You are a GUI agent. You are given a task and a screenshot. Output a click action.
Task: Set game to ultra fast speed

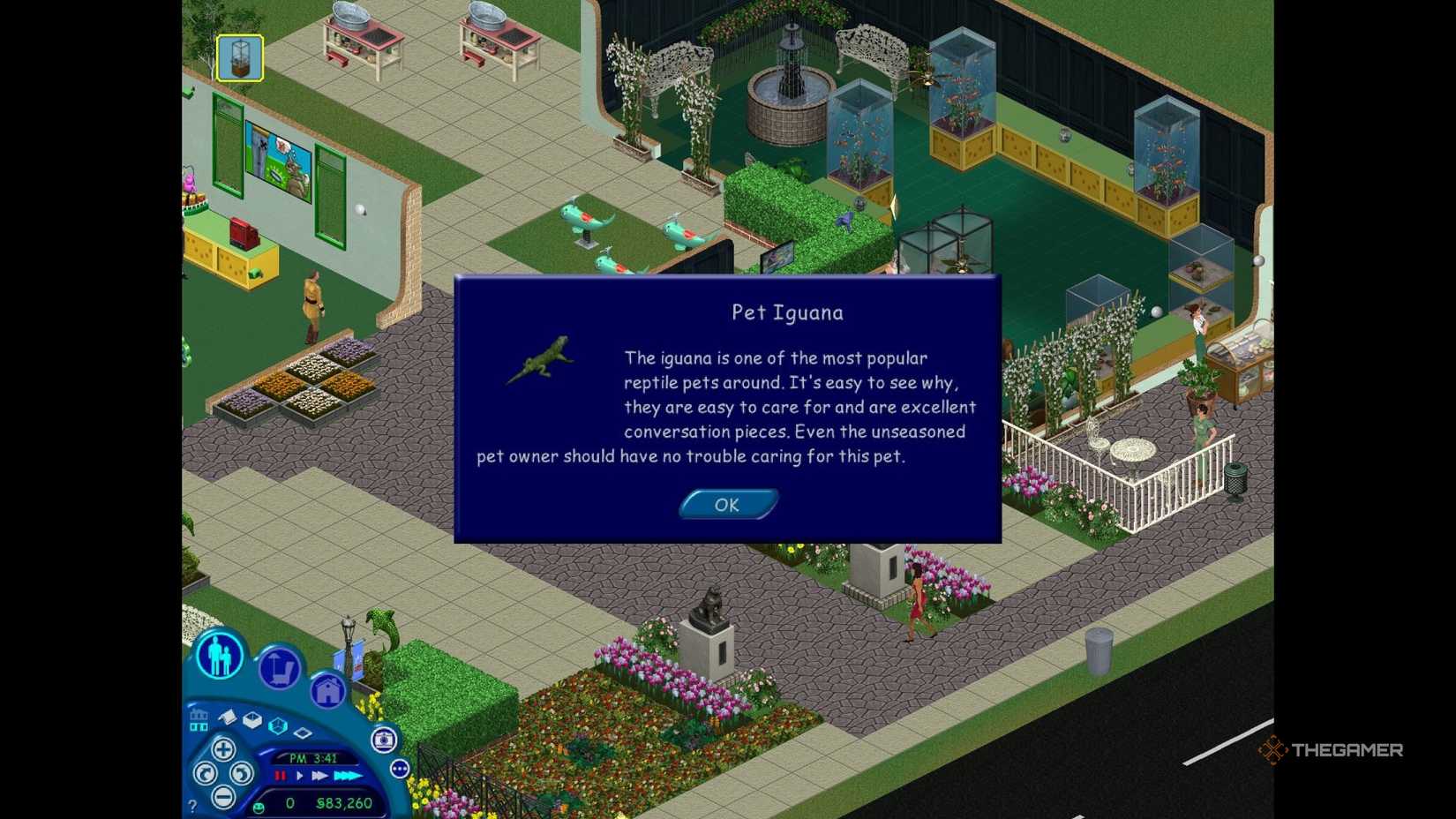coord(348,776)
